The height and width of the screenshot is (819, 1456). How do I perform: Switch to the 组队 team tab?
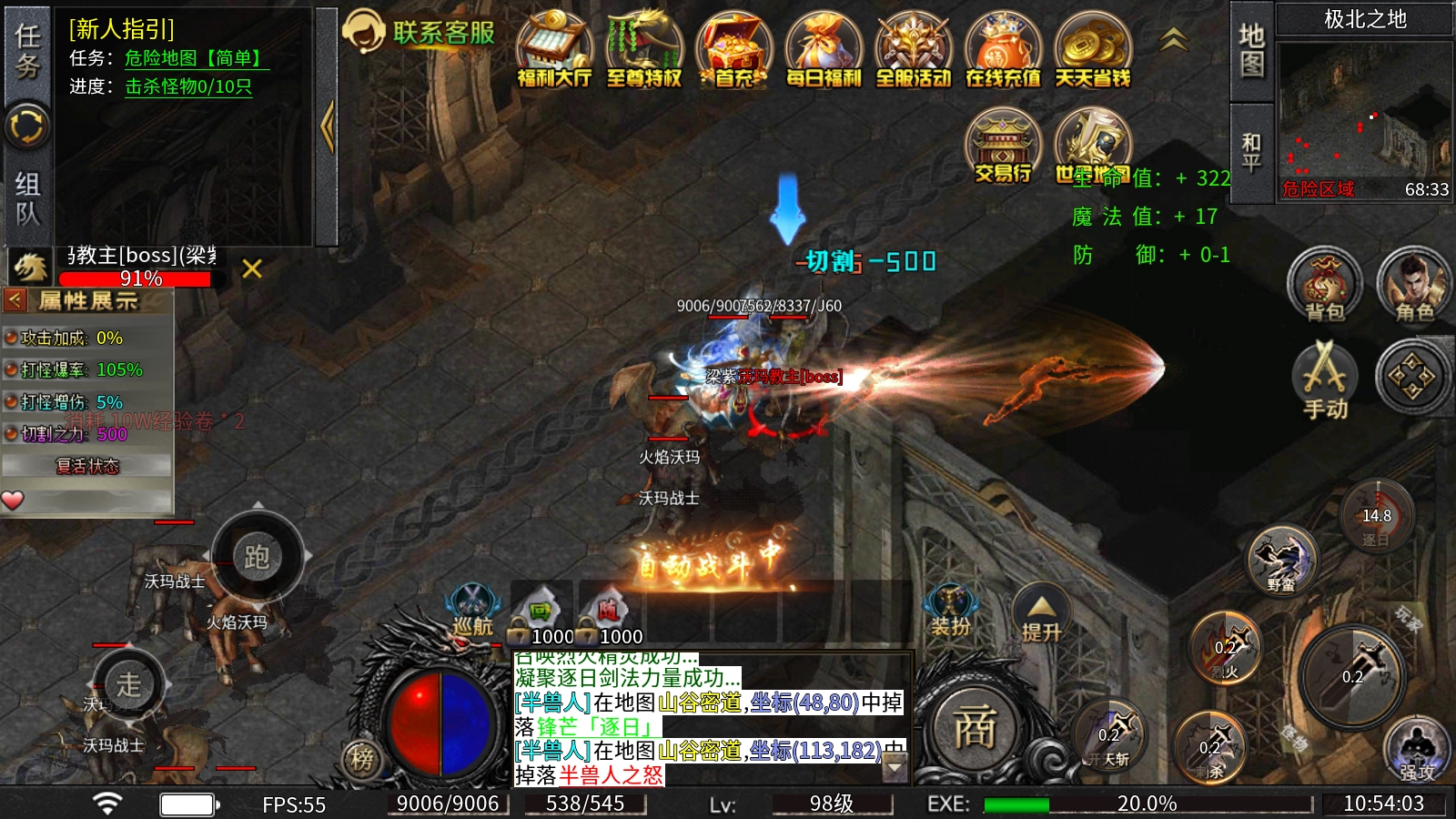click(x=27, y=197)
